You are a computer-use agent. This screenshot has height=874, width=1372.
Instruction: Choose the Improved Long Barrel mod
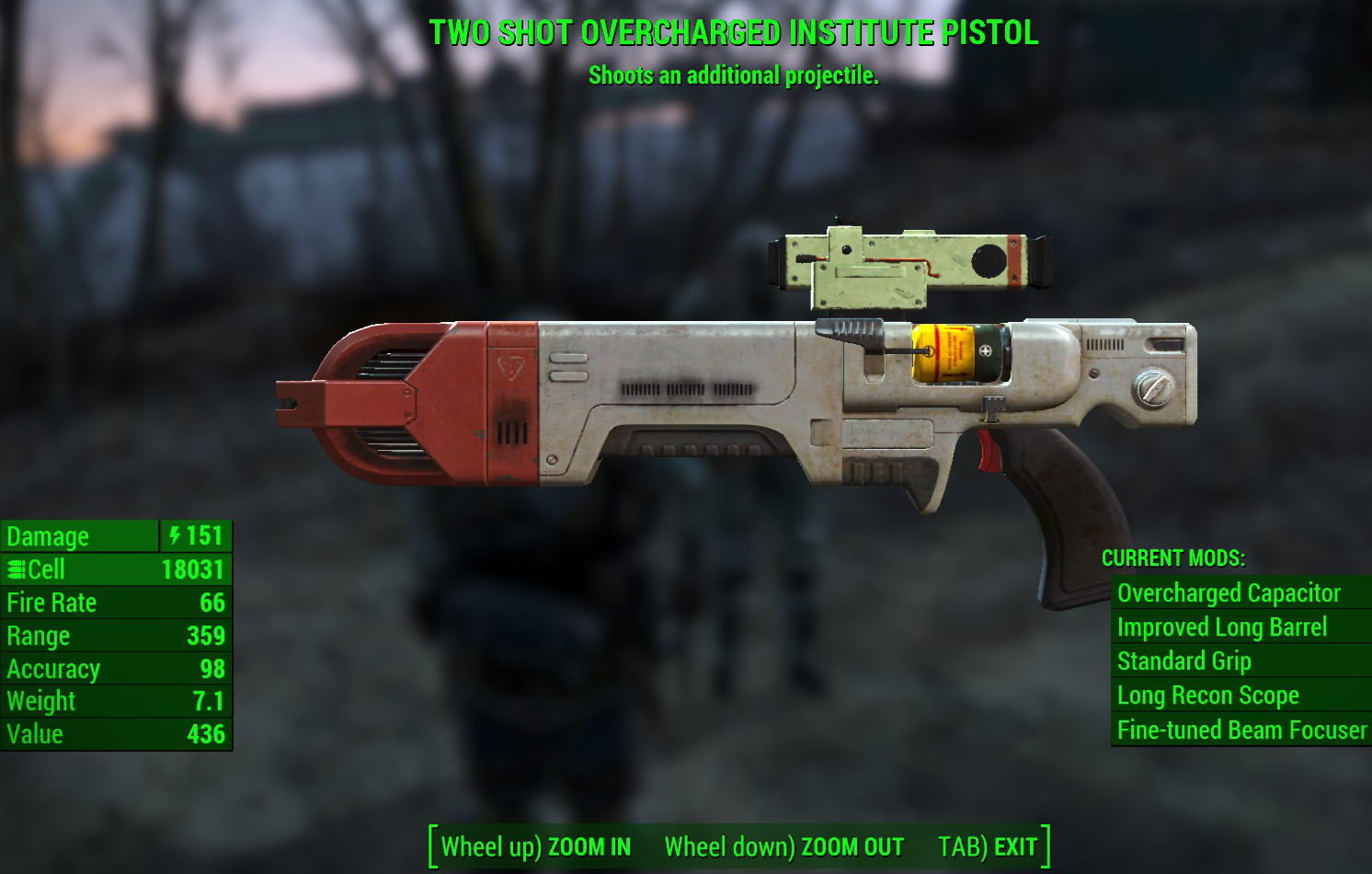point(1222,627)
